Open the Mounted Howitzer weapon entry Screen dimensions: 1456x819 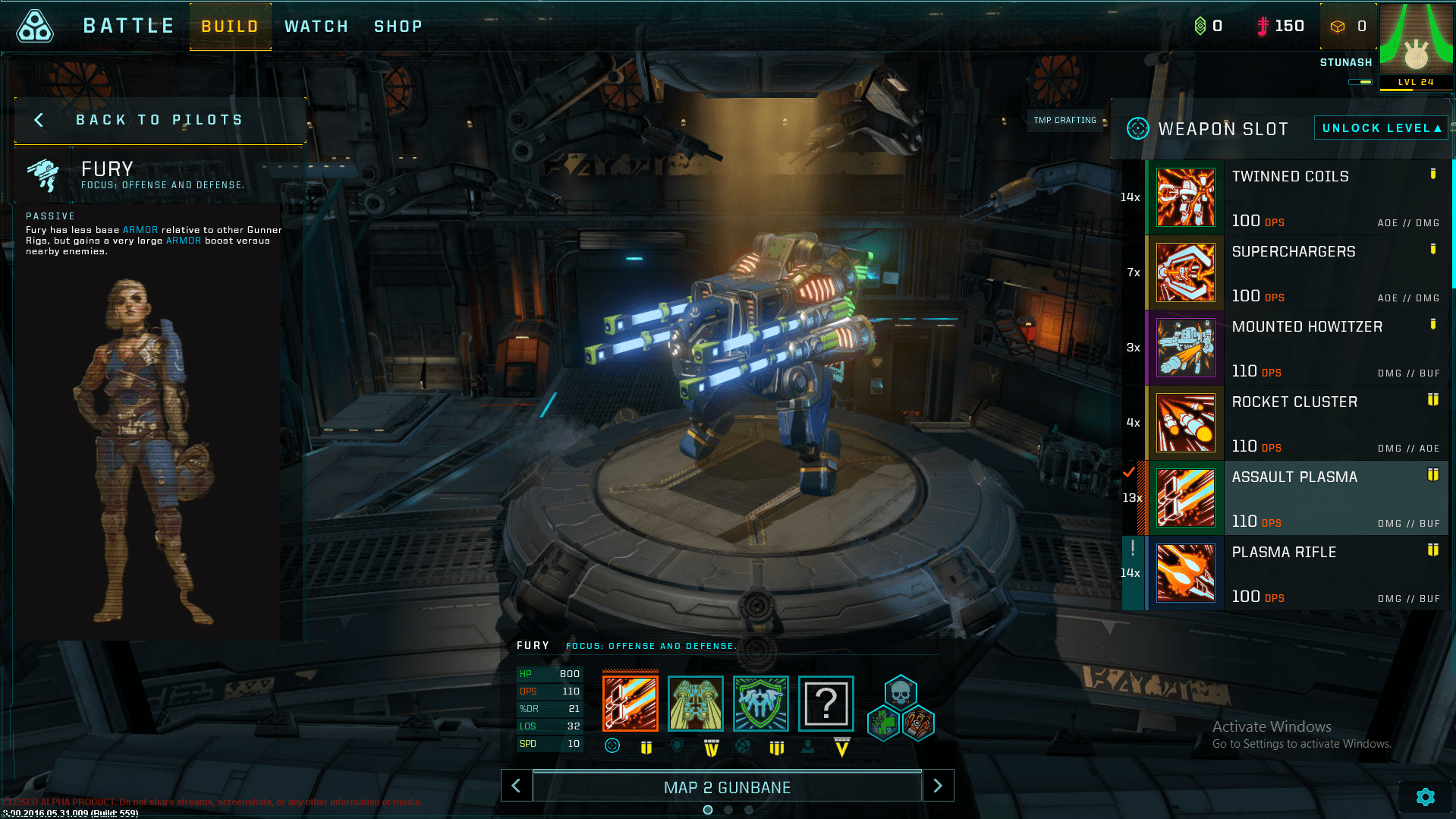[x=1185, y=348]
